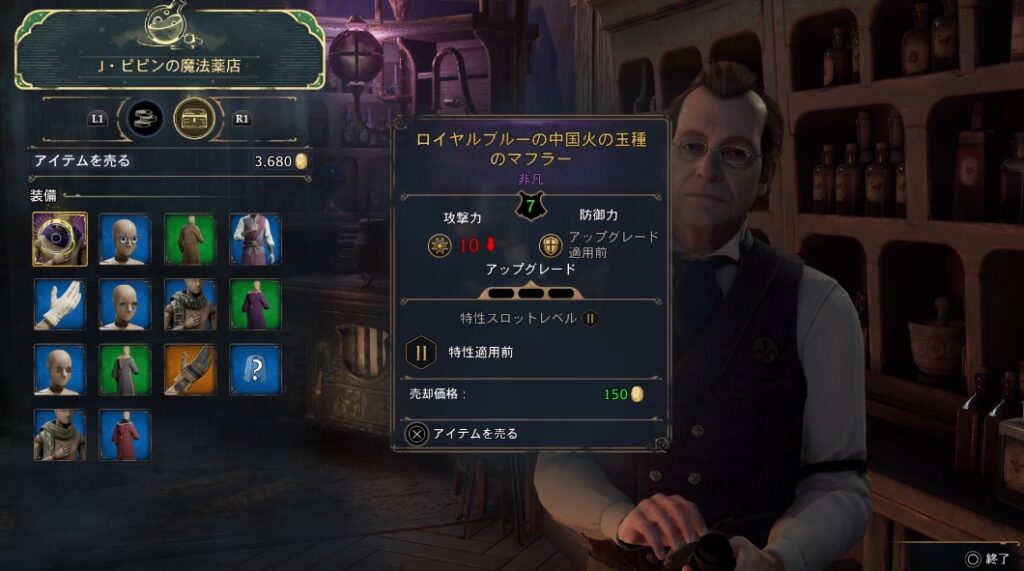
Task: Select the gray robe on green background
Action: (125, 370)
